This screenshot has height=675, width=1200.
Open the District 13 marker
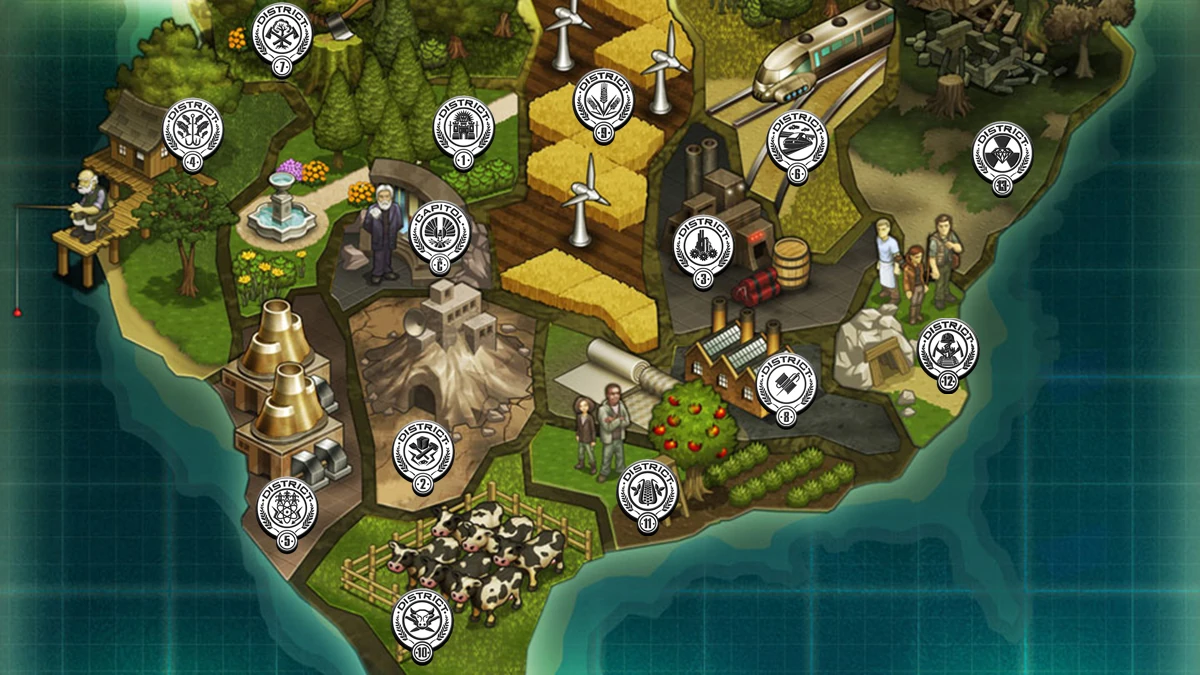tap(1003, 152)
